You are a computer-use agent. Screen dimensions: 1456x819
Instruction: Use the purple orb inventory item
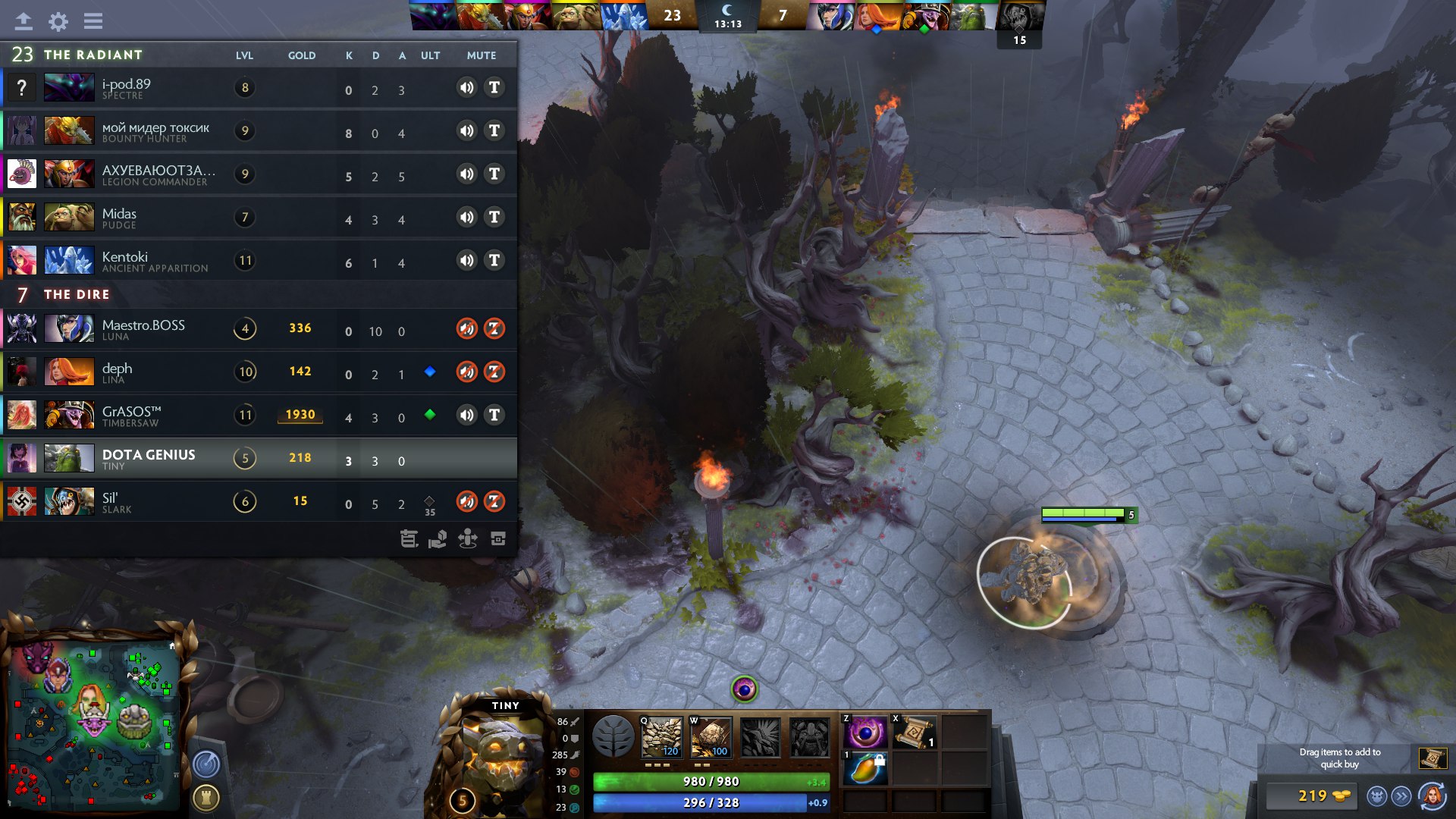tap(865, 733)
